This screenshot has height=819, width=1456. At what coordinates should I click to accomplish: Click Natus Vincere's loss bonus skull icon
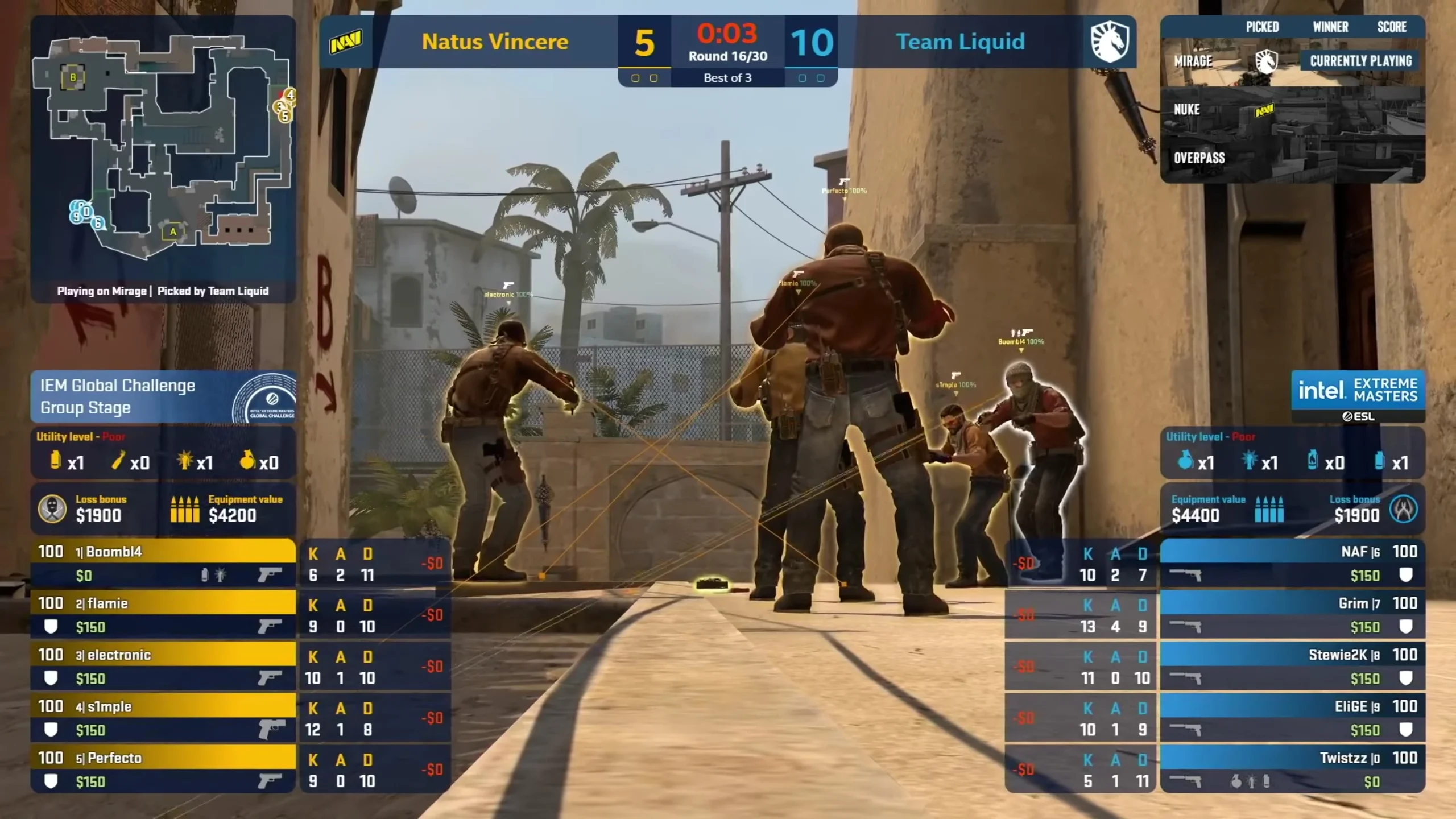[52, 508]
